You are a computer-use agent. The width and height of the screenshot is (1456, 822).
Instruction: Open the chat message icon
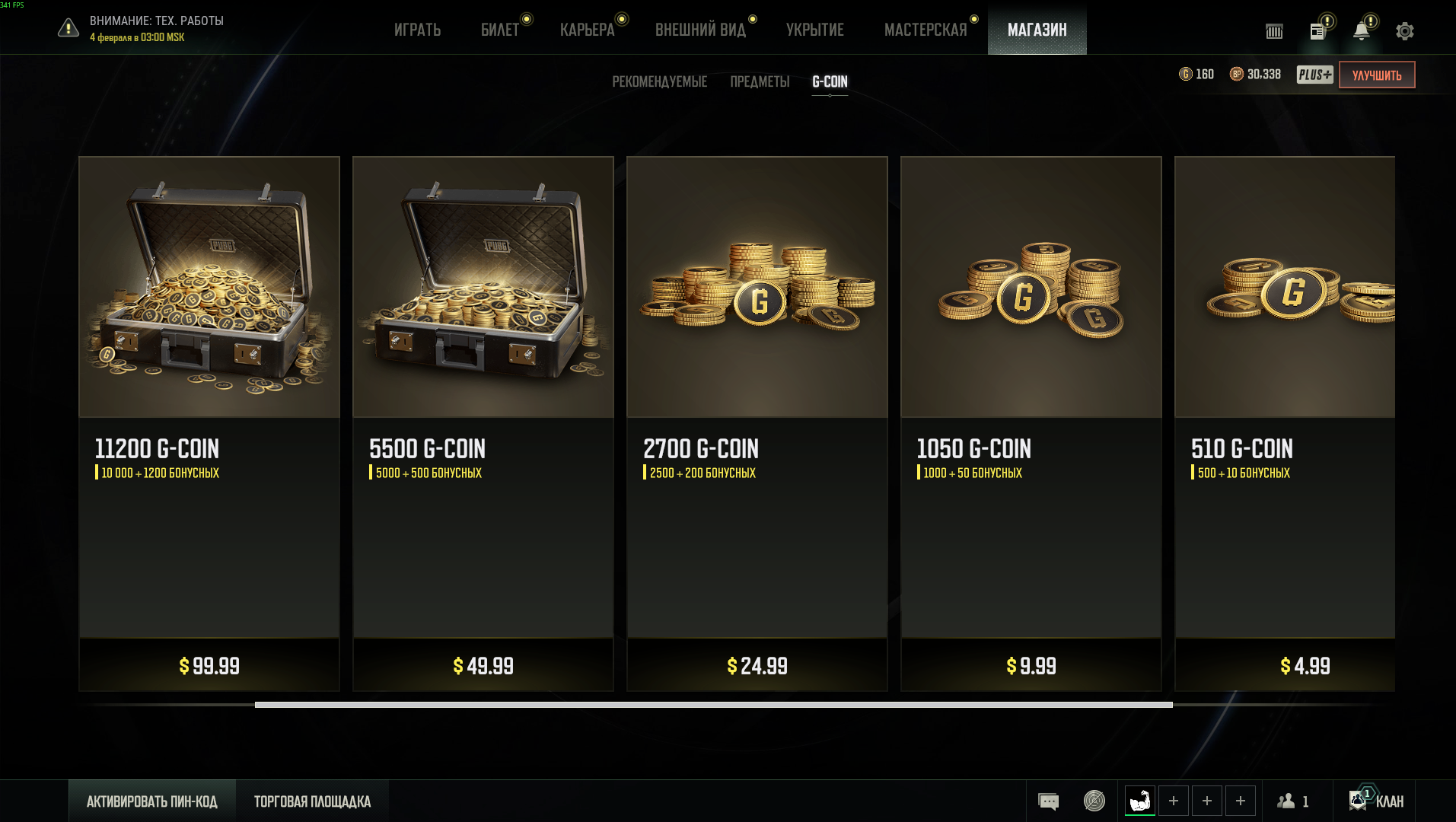point(1048,801)
